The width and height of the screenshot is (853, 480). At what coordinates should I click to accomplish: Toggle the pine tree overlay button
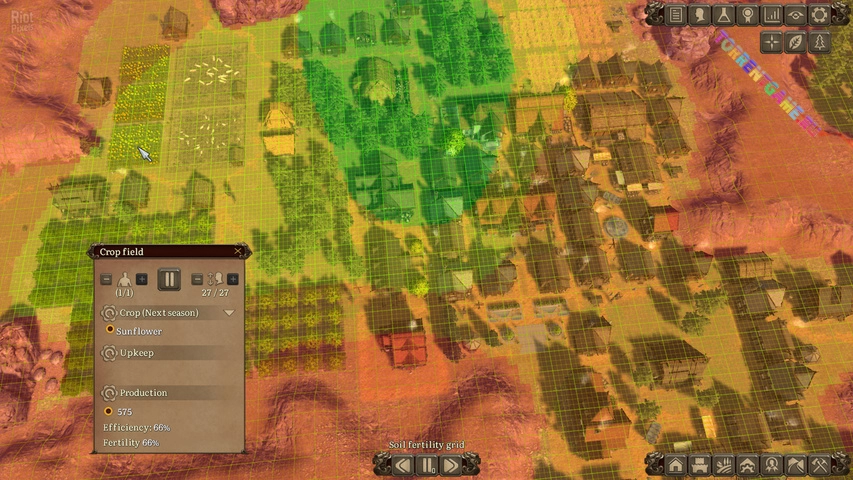click(x=820, y=41)
